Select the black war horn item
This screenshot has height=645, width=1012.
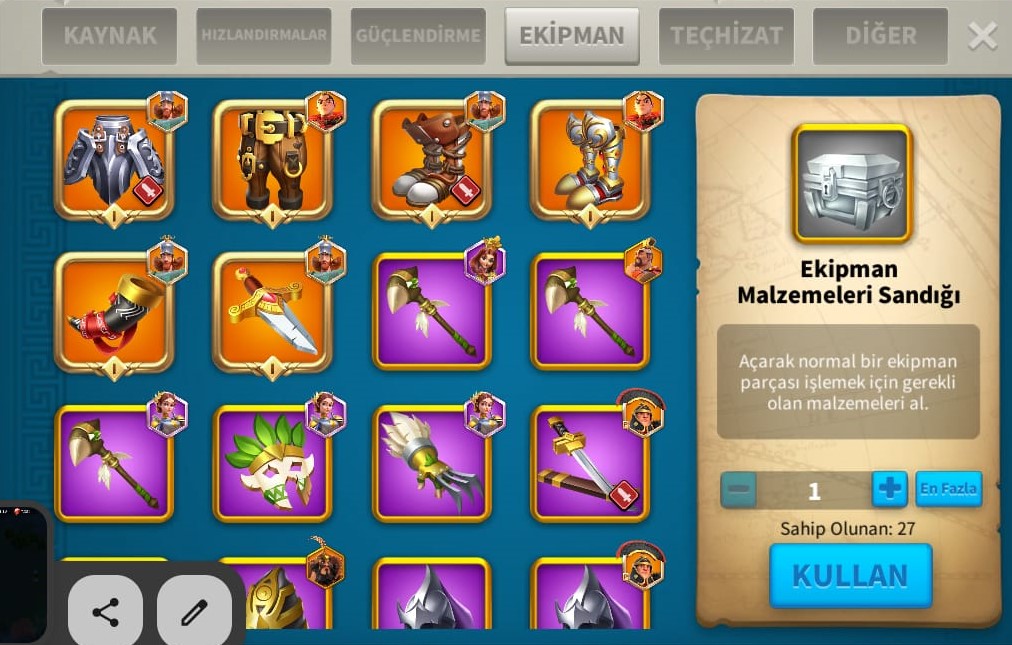pos(113,312)
